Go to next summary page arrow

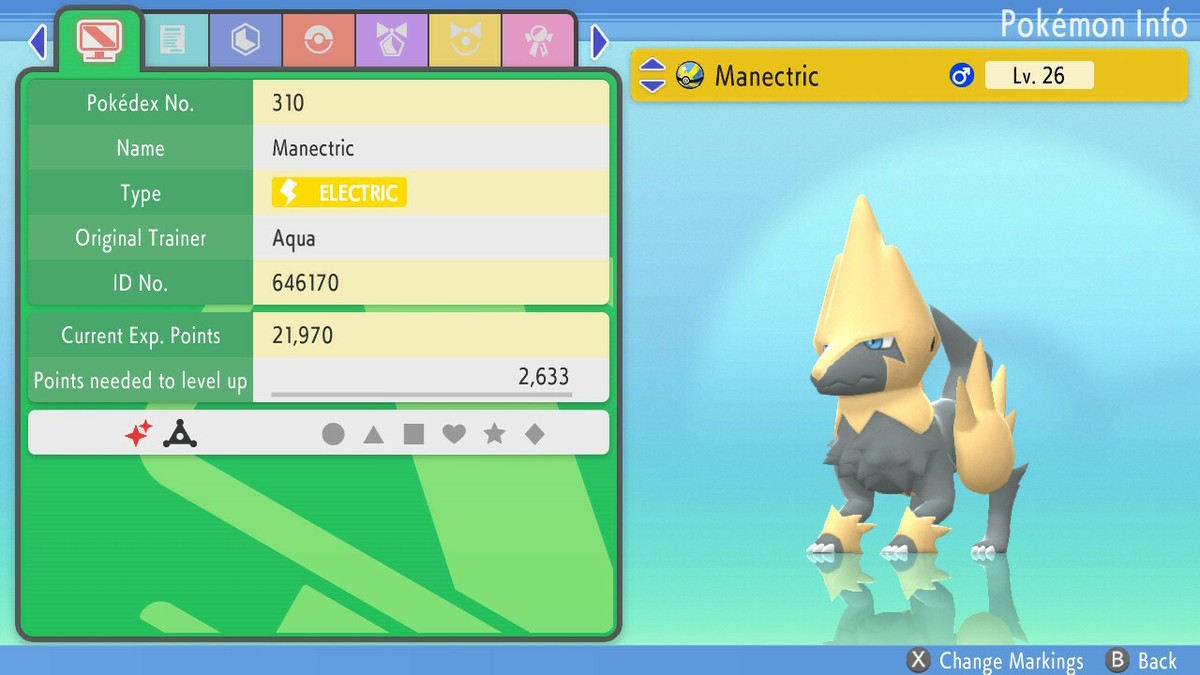tap(599, 42)
